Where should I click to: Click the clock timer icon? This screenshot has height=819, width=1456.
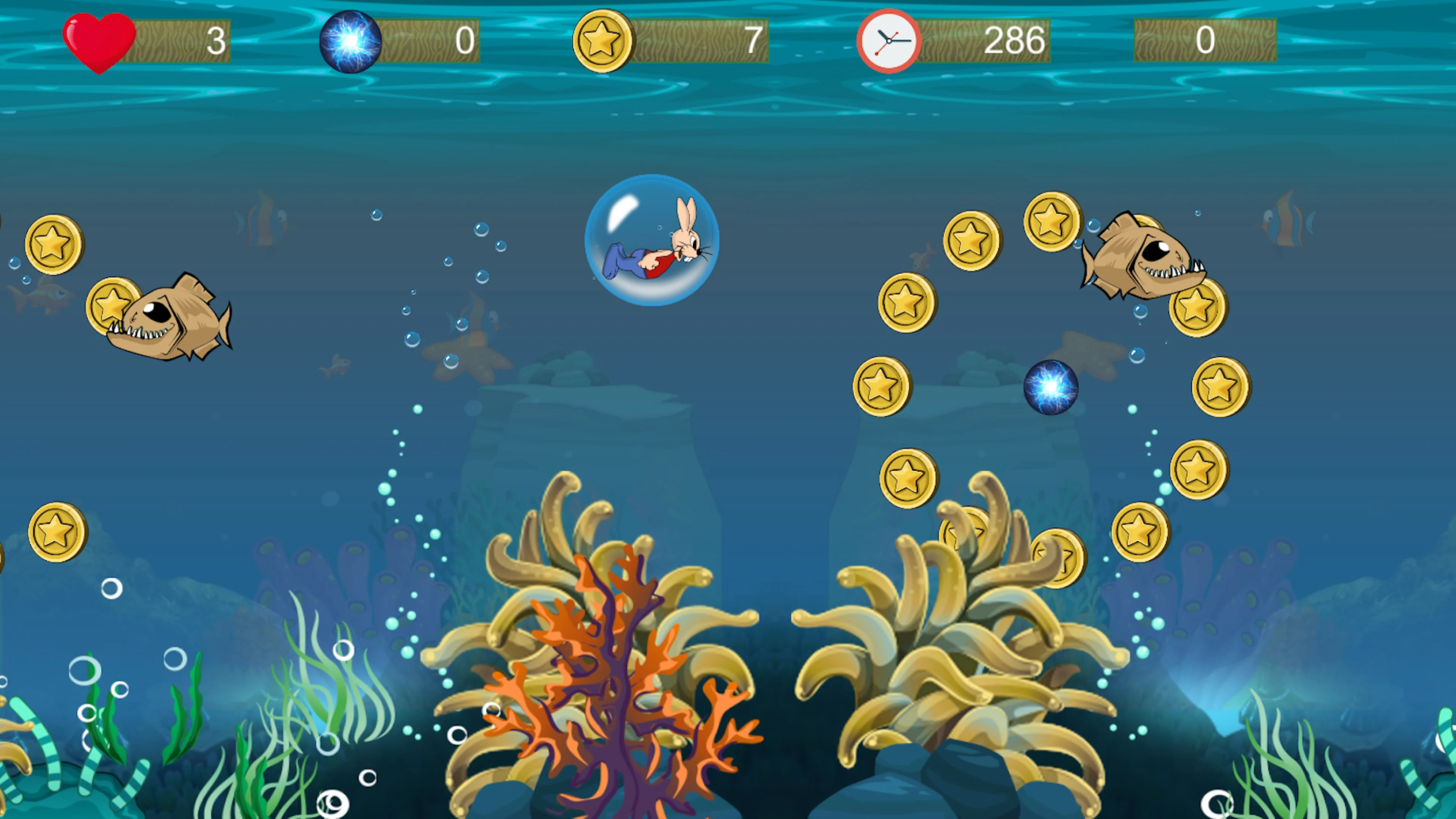point(887,40)
